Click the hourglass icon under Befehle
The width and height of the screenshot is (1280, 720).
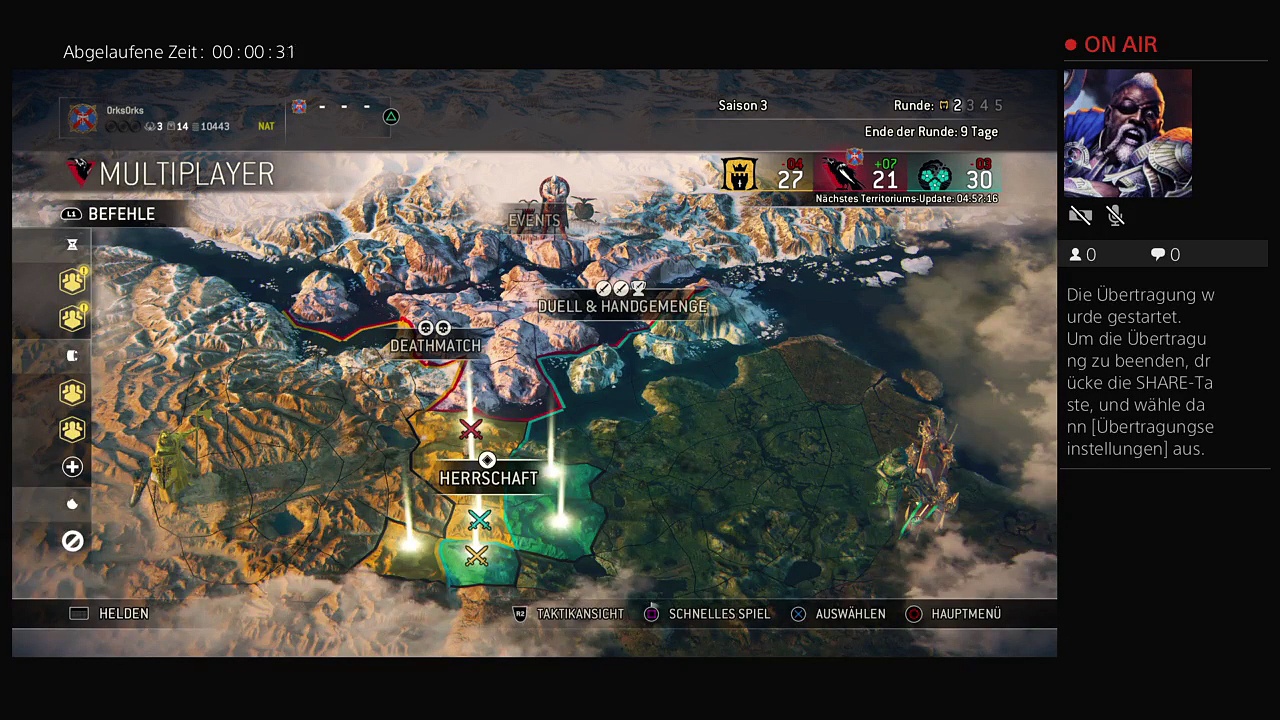coord(72,245)
